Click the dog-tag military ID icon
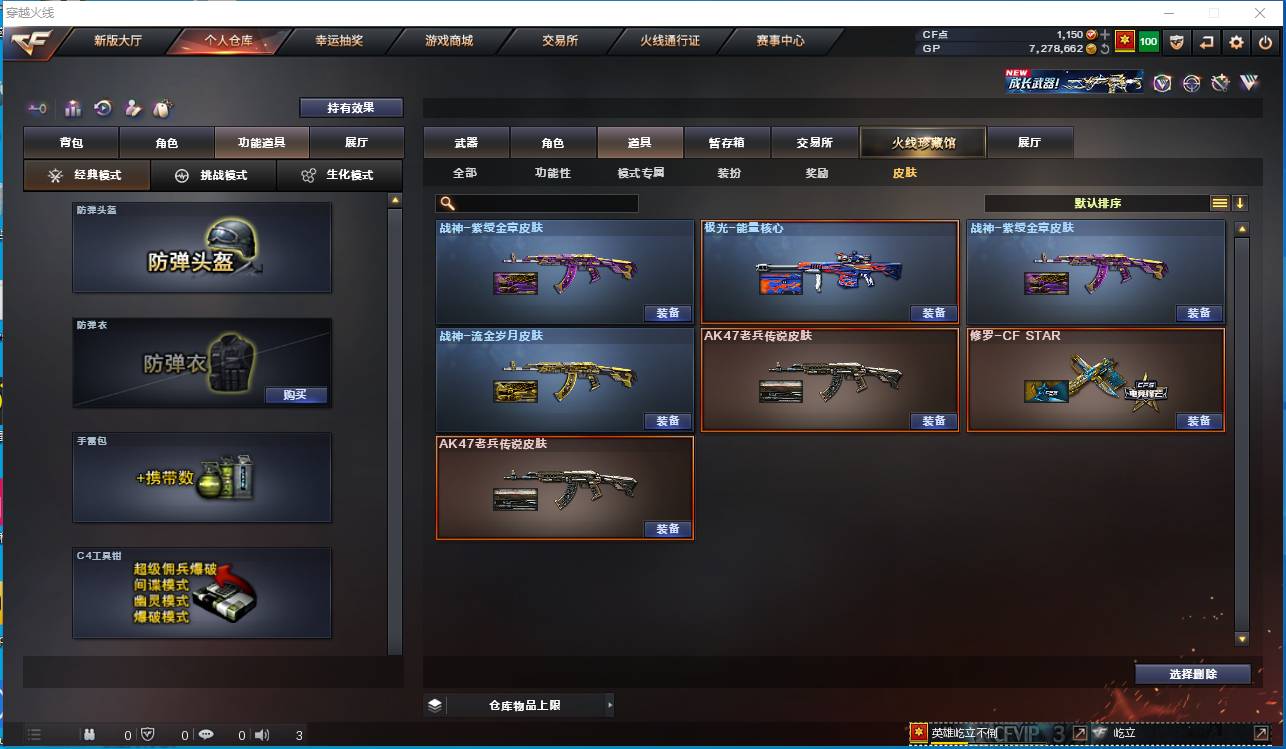This screenshot has height=749, width=1286. [164, 108]
